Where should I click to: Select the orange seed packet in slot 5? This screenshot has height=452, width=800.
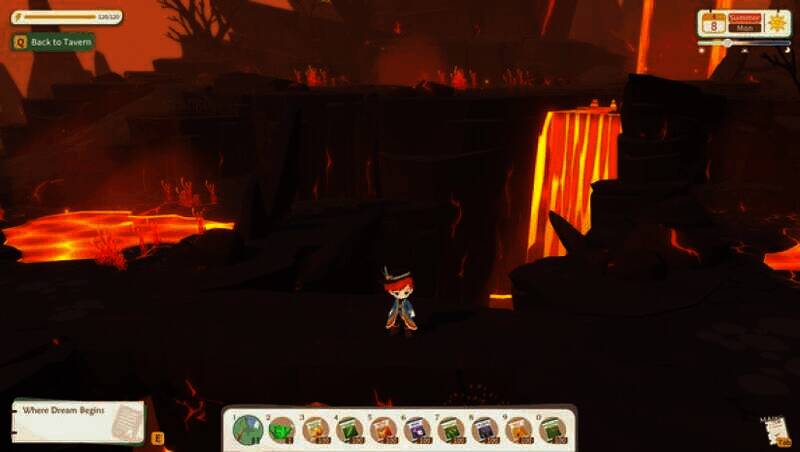[384, 430]
